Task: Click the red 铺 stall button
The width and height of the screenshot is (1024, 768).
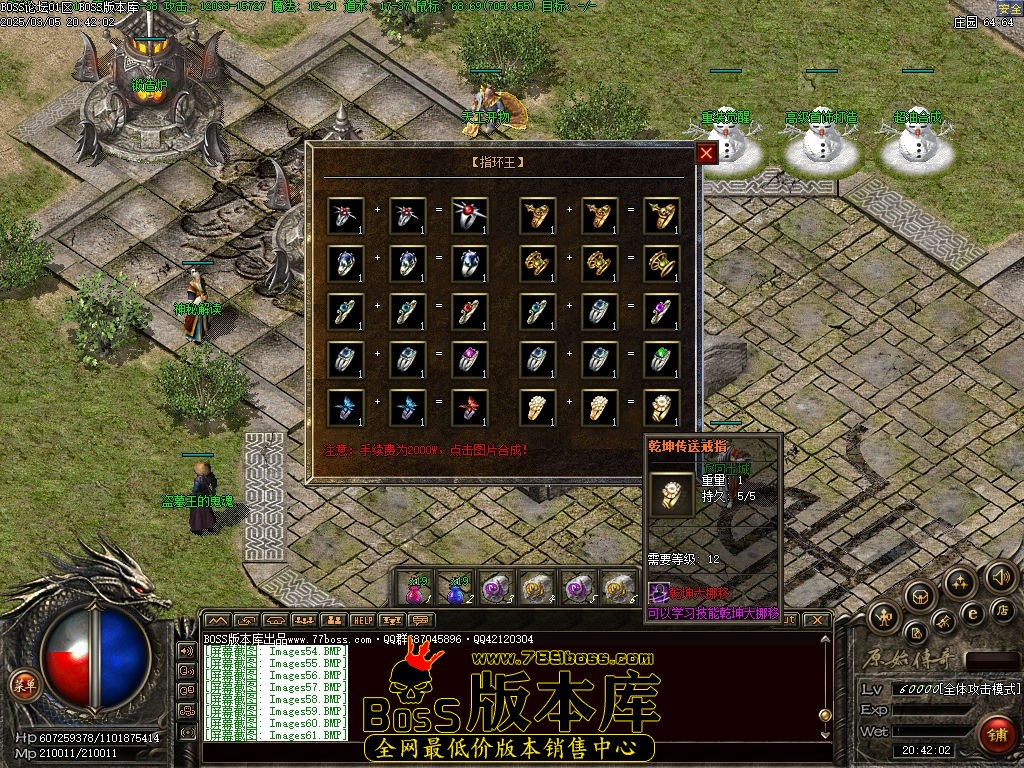Action: (996, 734)
